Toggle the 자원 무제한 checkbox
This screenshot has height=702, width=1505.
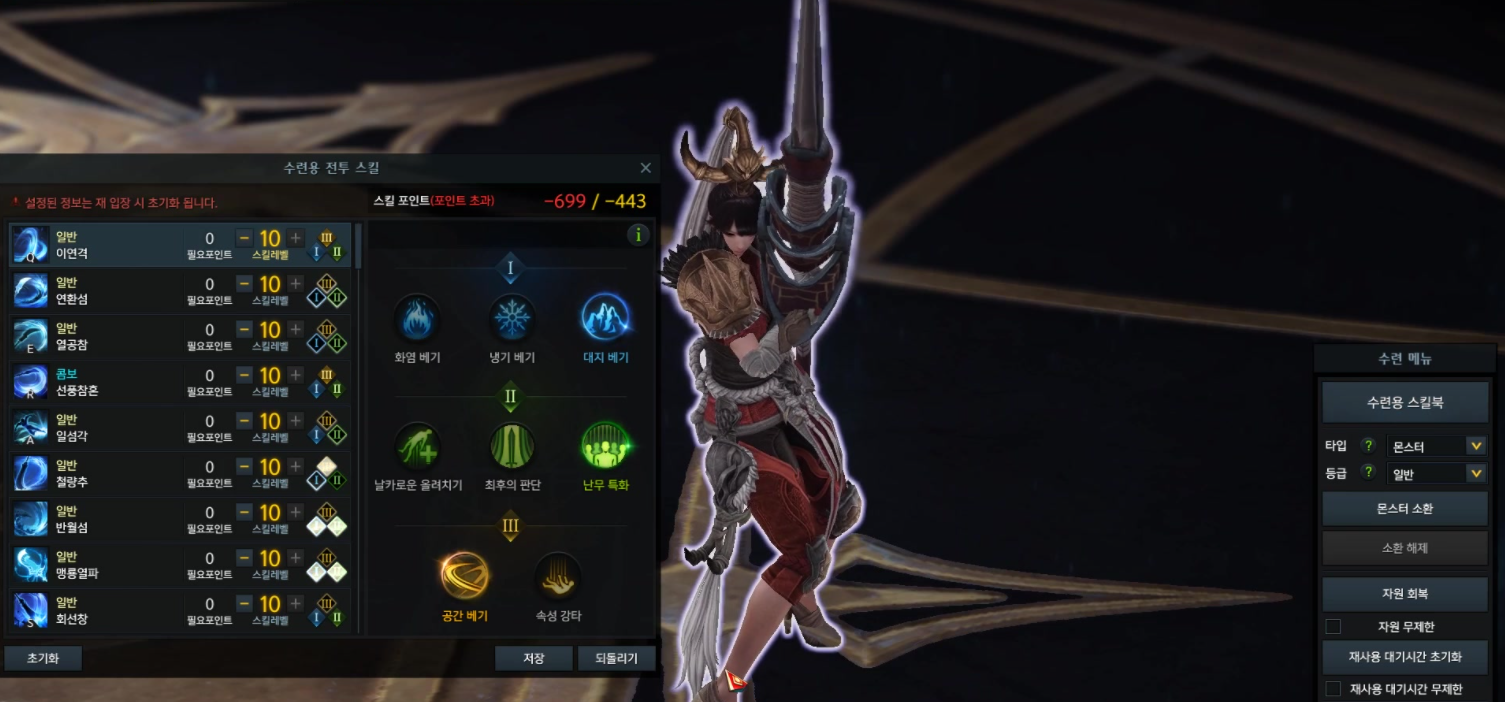[1333, 627]
